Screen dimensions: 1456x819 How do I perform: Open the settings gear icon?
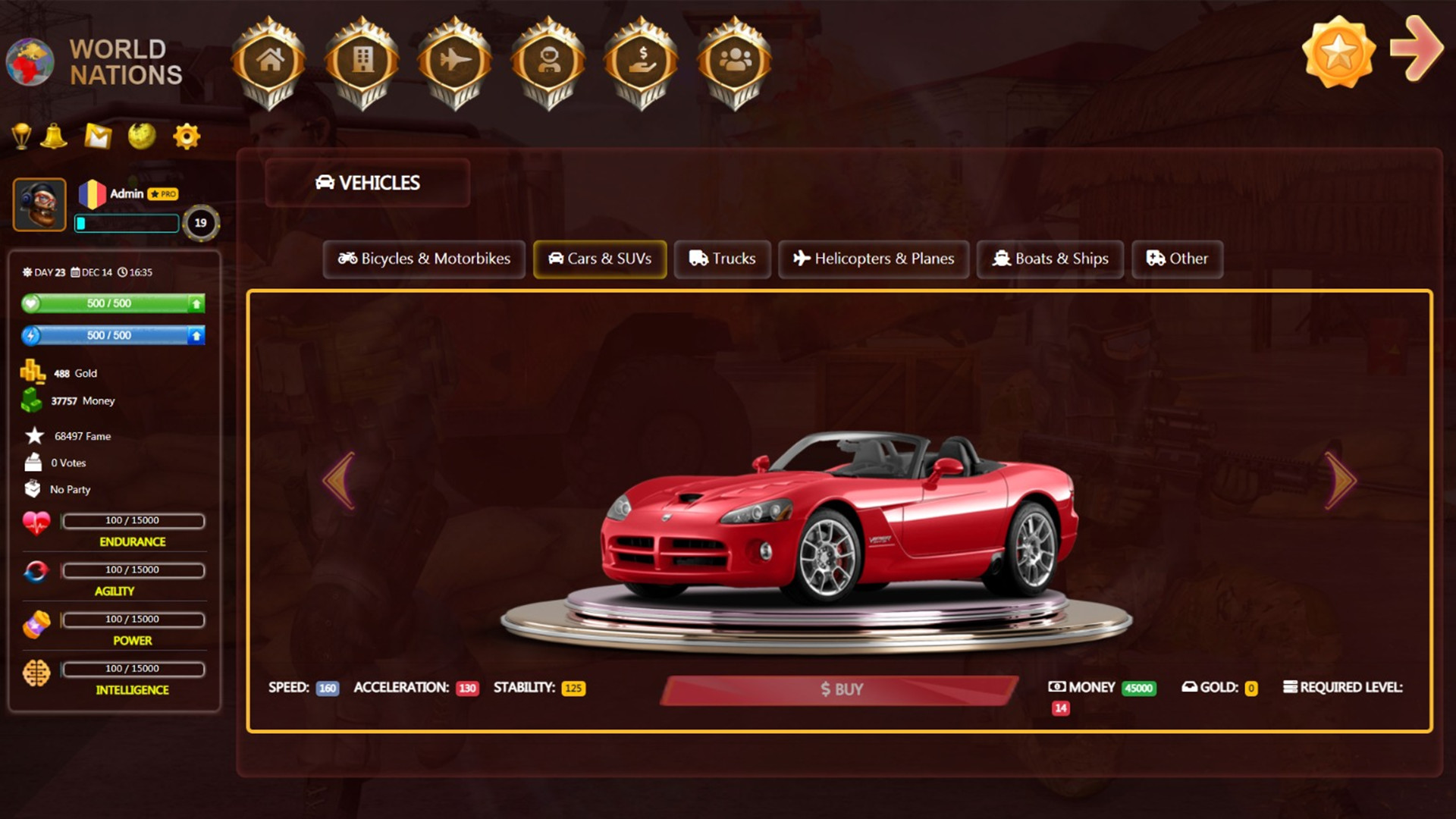(x=186, y=135)
